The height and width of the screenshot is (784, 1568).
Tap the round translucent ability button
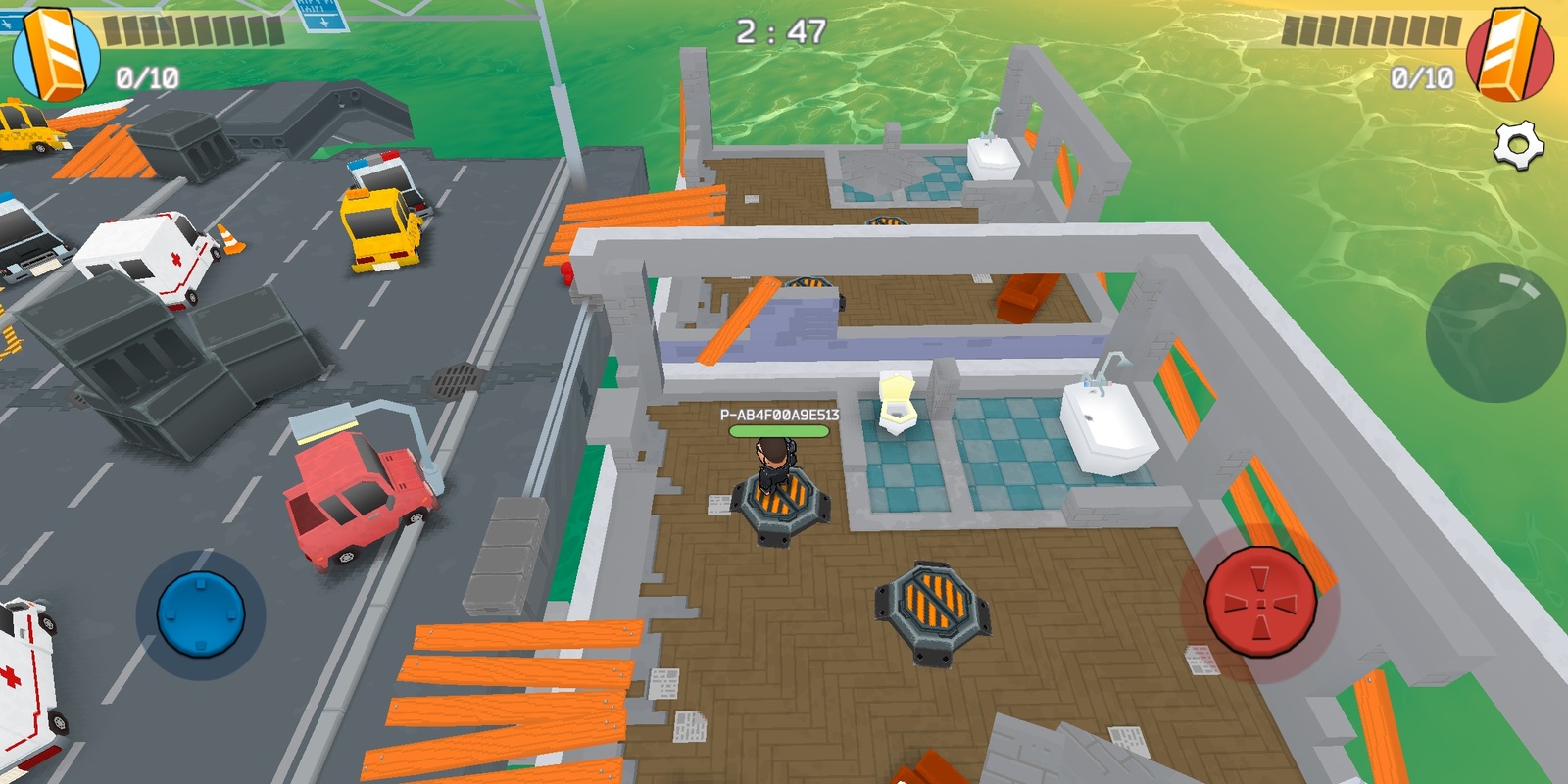1494,332
